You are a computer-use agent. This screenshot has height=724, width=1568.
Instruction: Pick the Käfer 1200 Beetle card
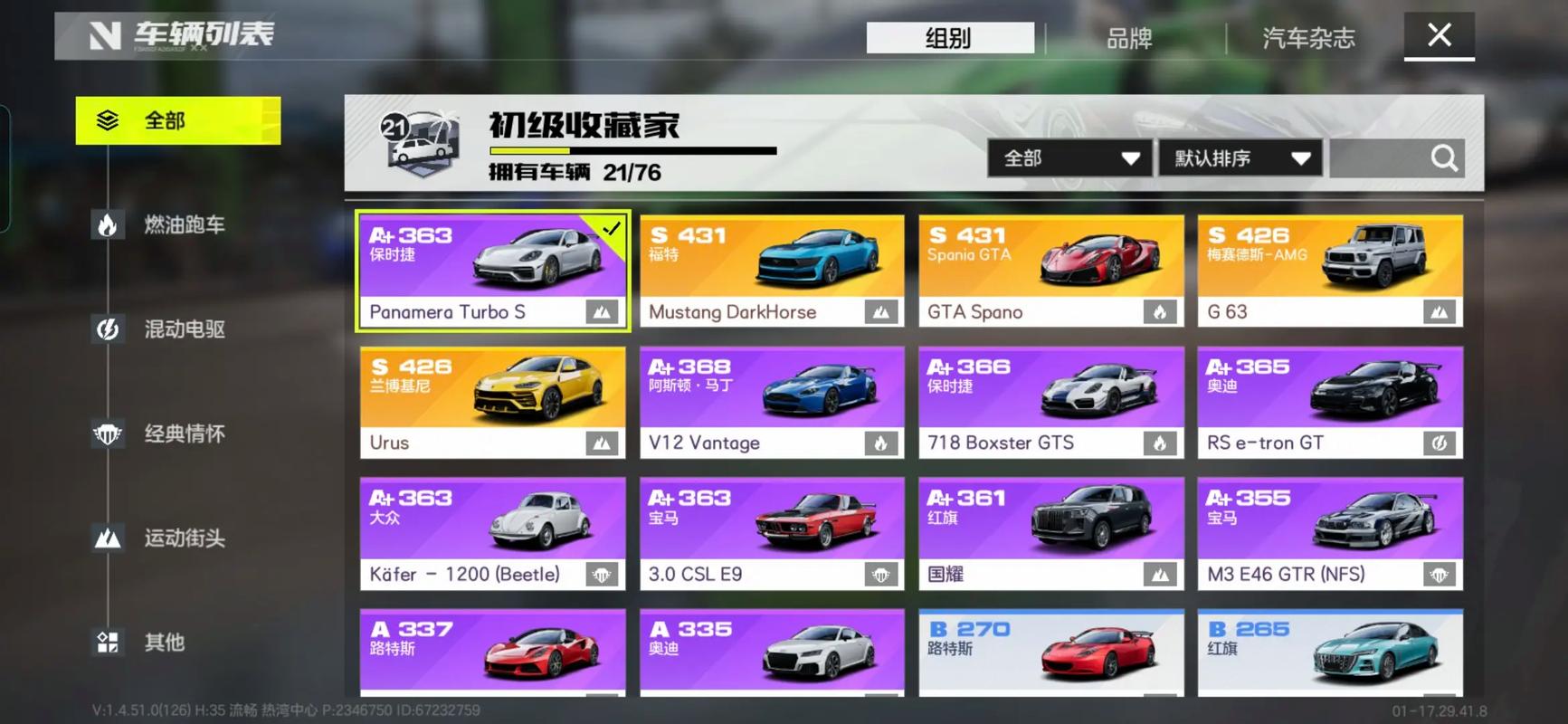492,533
